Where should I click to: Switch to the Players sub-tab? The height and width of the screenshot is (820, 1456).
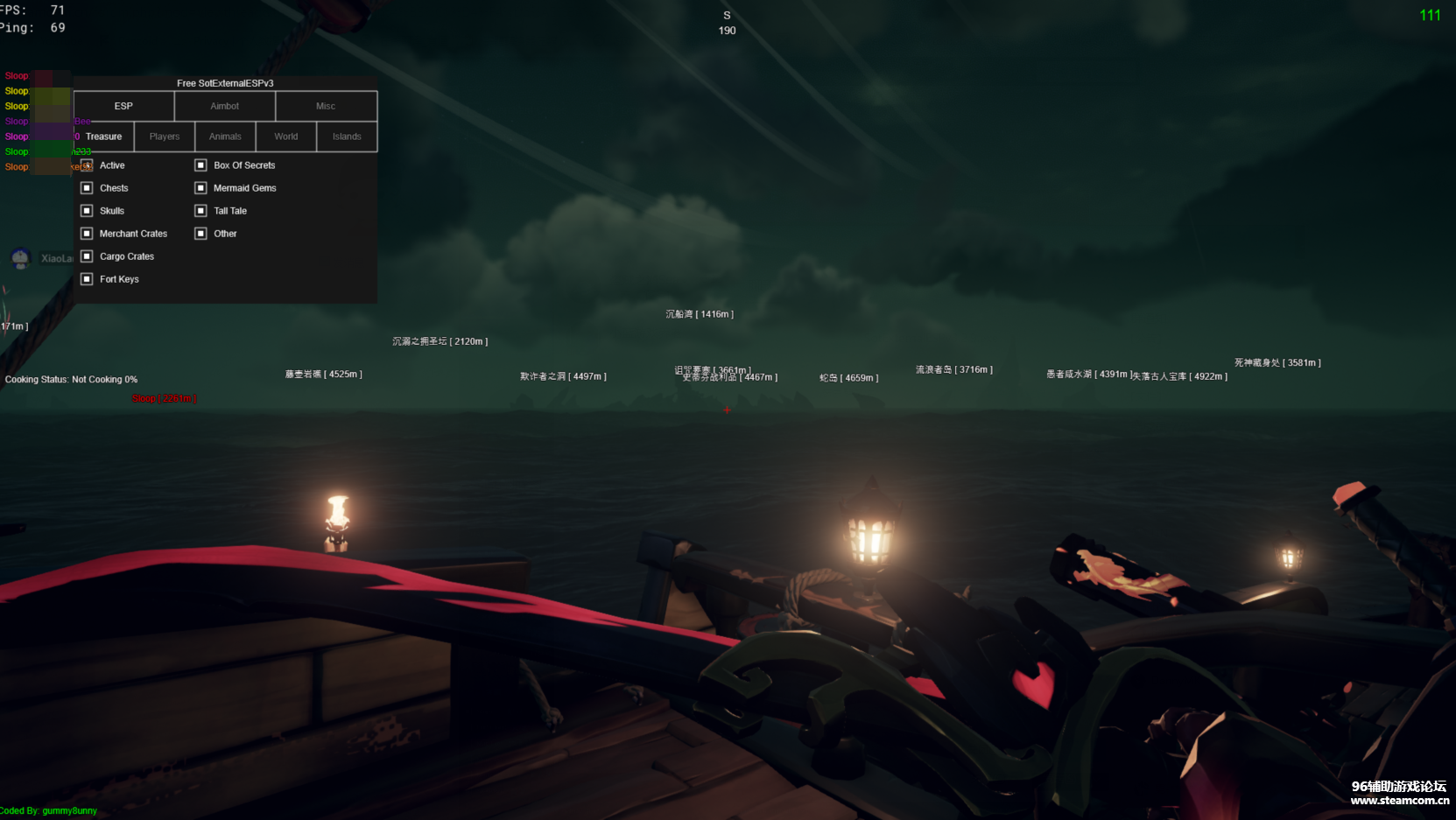point(165,137)
